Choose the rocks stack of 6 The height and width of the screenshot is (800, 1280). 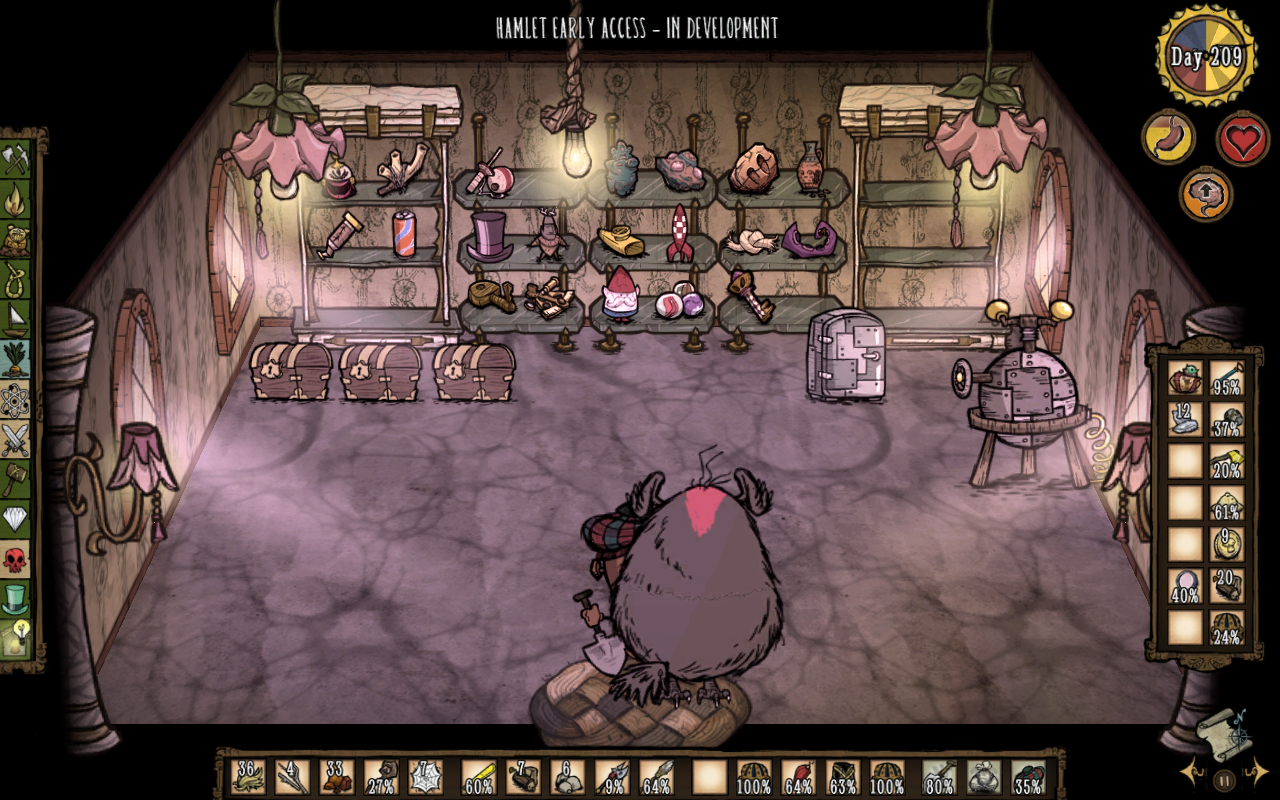[x=567, y=776]
